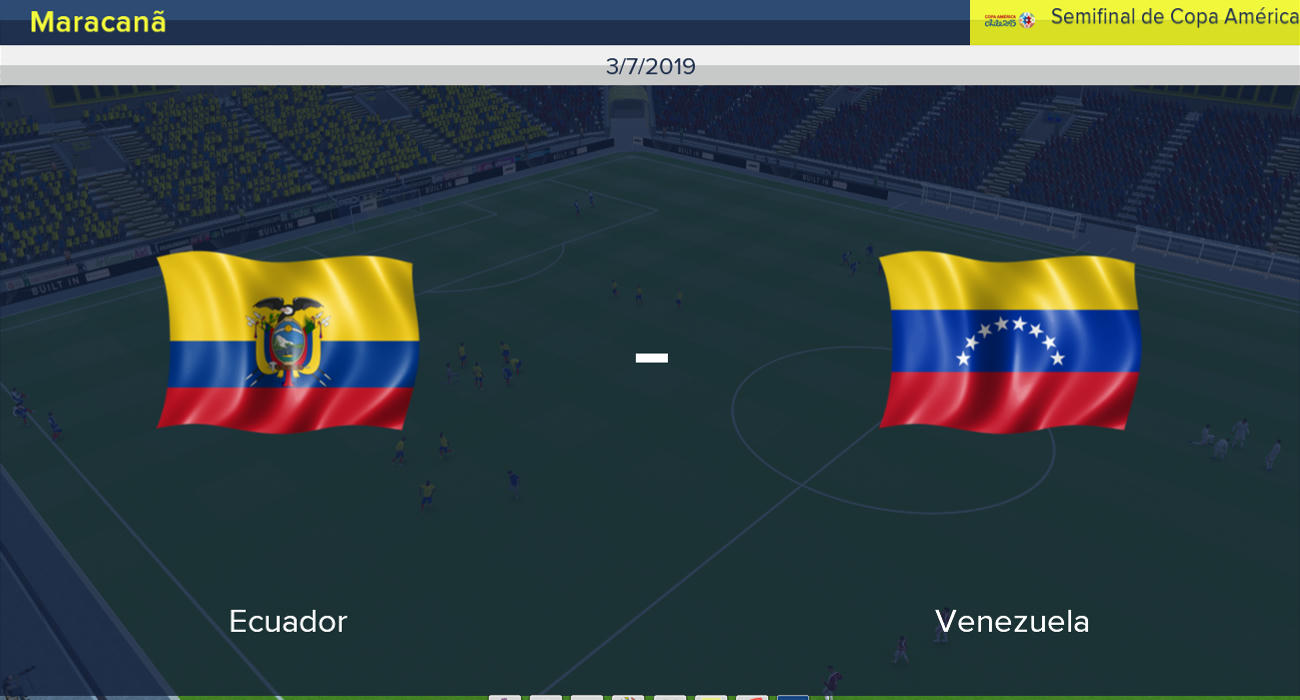Click the Venezuela team name
This screenshot has height=700, width=1300.
pos(1012,621)
